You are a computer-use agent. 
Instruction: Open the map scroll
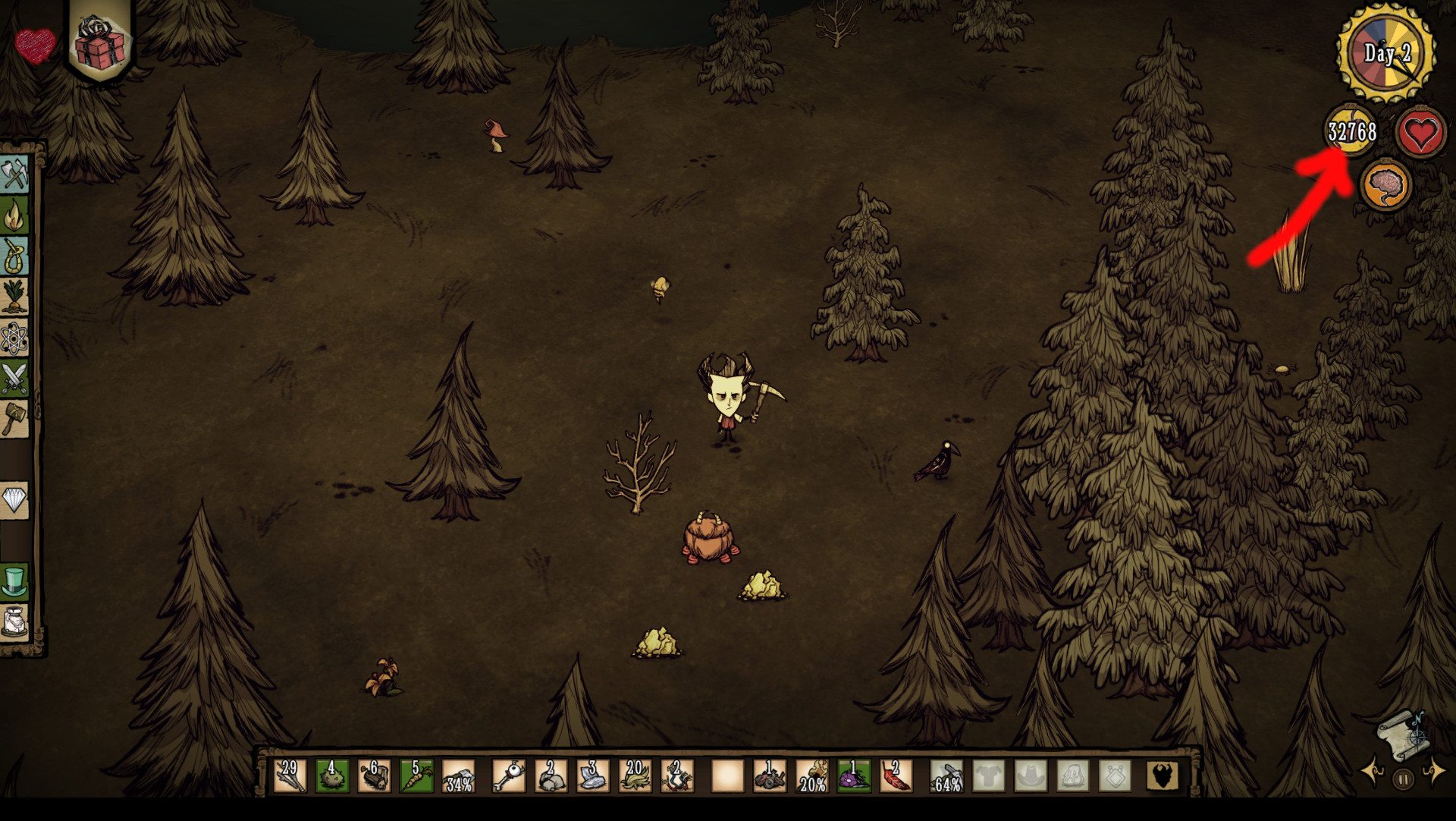(x=1401, y=734)
